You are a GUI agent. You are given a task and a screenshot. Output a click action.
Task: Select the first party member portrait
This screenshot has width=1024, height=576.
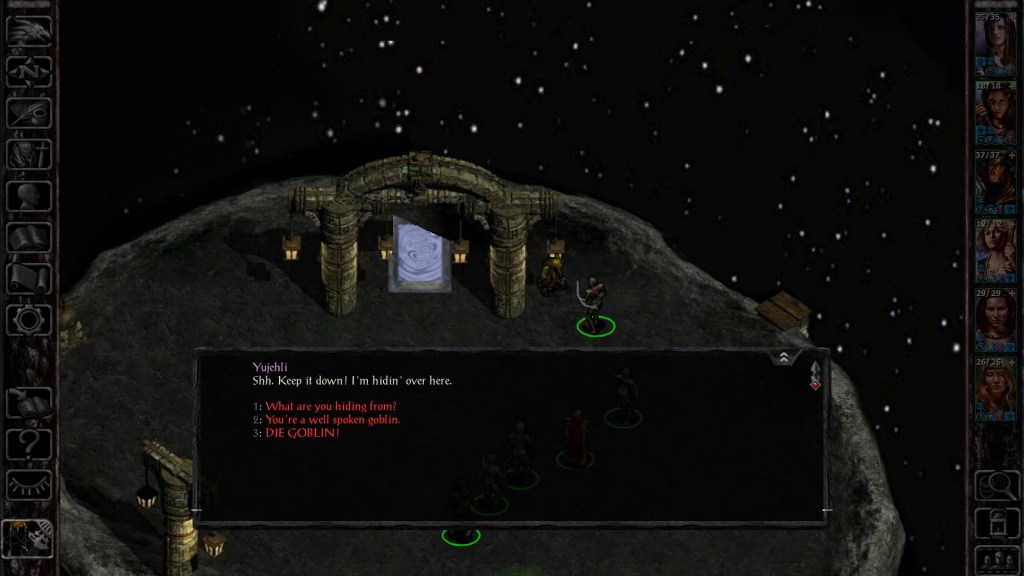click(996, 42)
